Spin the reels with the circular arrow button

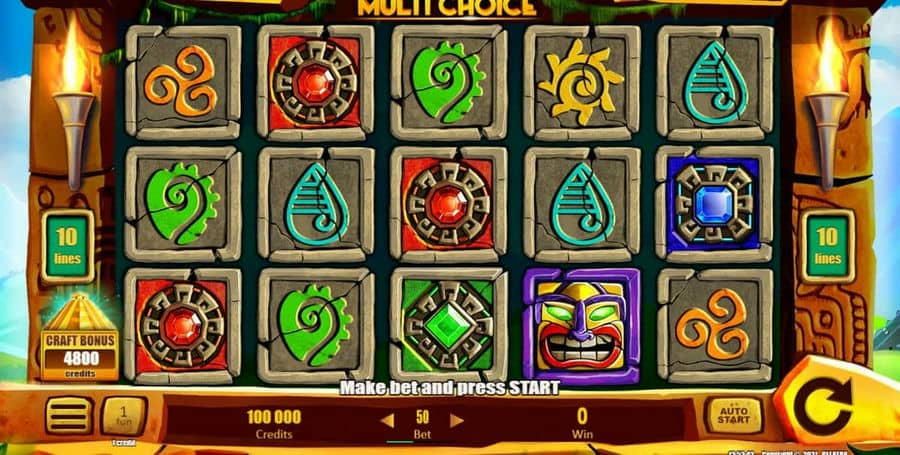[826, 408]
